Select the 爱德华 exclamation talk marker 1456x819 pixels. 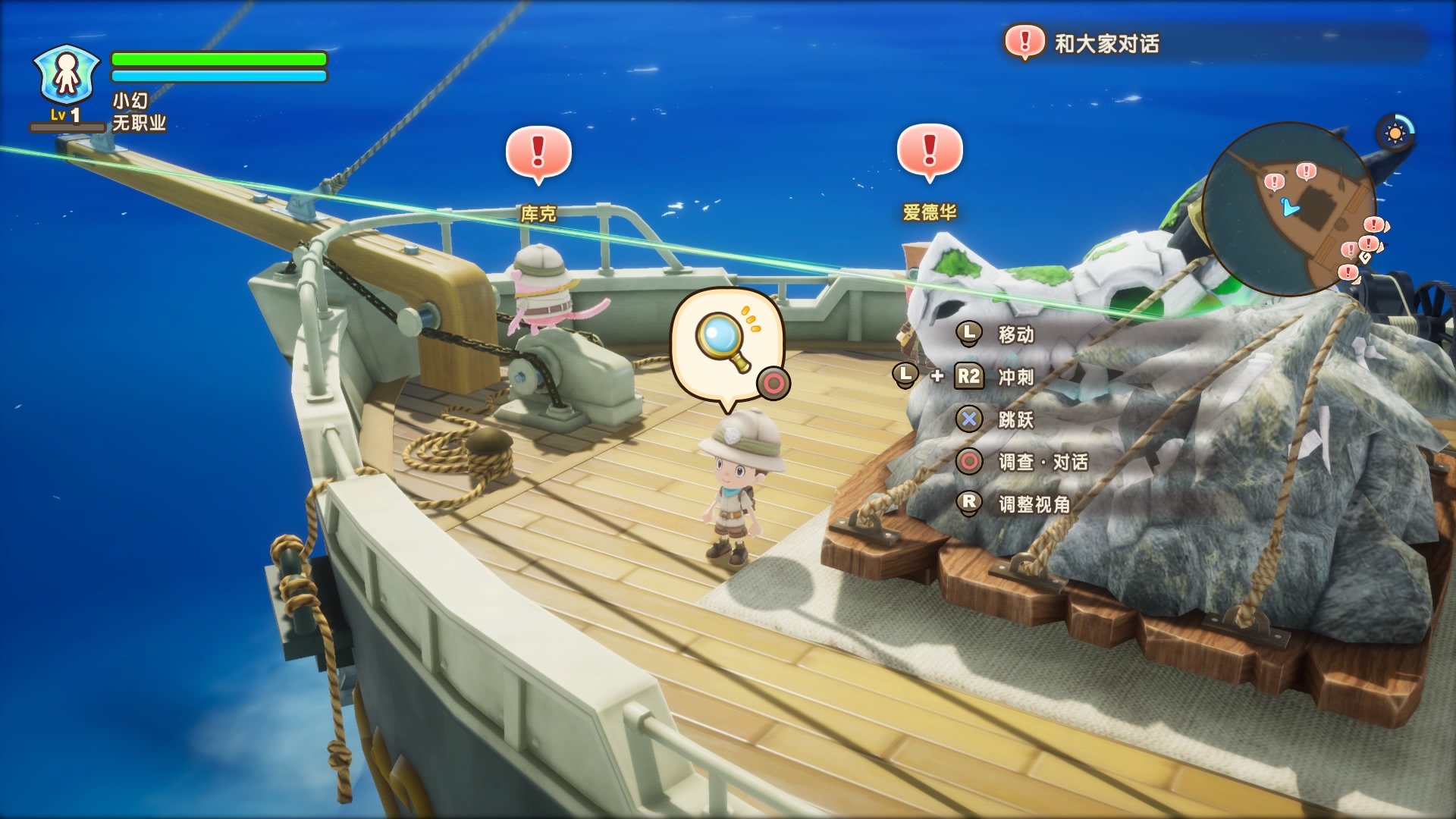click(x=929, y=152)
